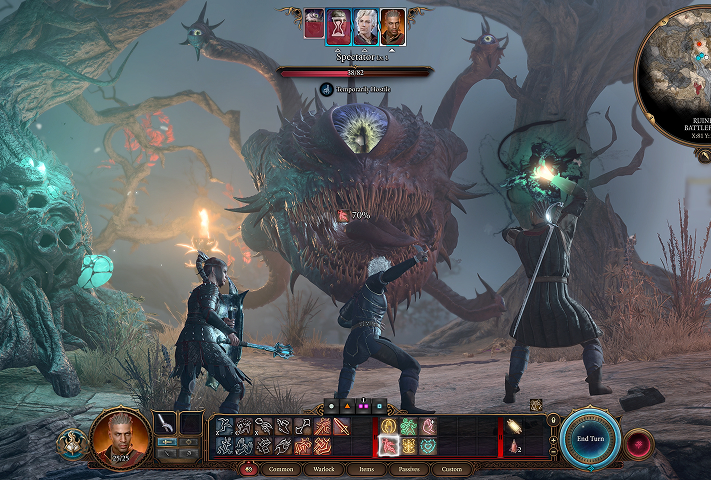Click the round red button beside End Turn
Screen dimensions: 711x480
coord(636,442)
